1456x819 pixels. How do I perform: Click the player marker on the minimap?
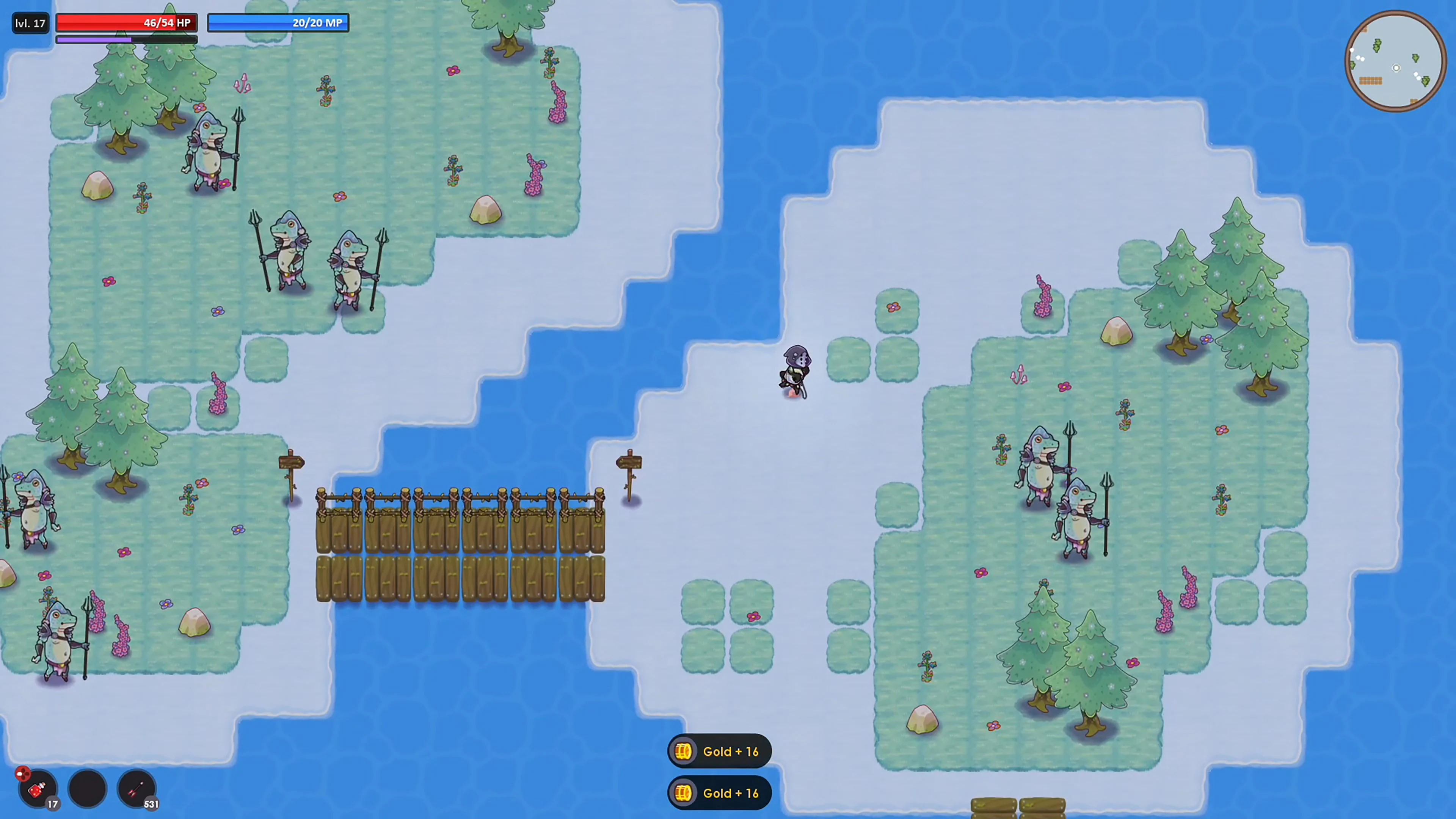click(x=1396, y=68)
